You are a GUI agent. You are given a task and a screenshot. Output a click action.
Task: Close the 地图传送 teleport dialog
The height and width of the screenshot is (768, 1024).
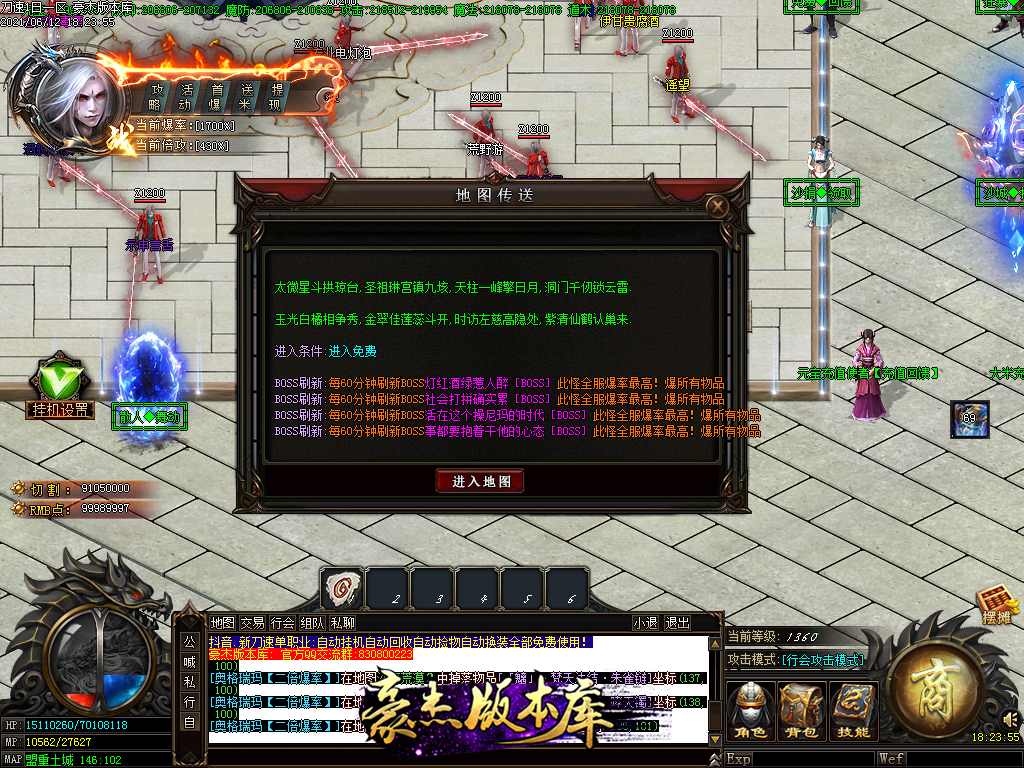tap(716, 207)
